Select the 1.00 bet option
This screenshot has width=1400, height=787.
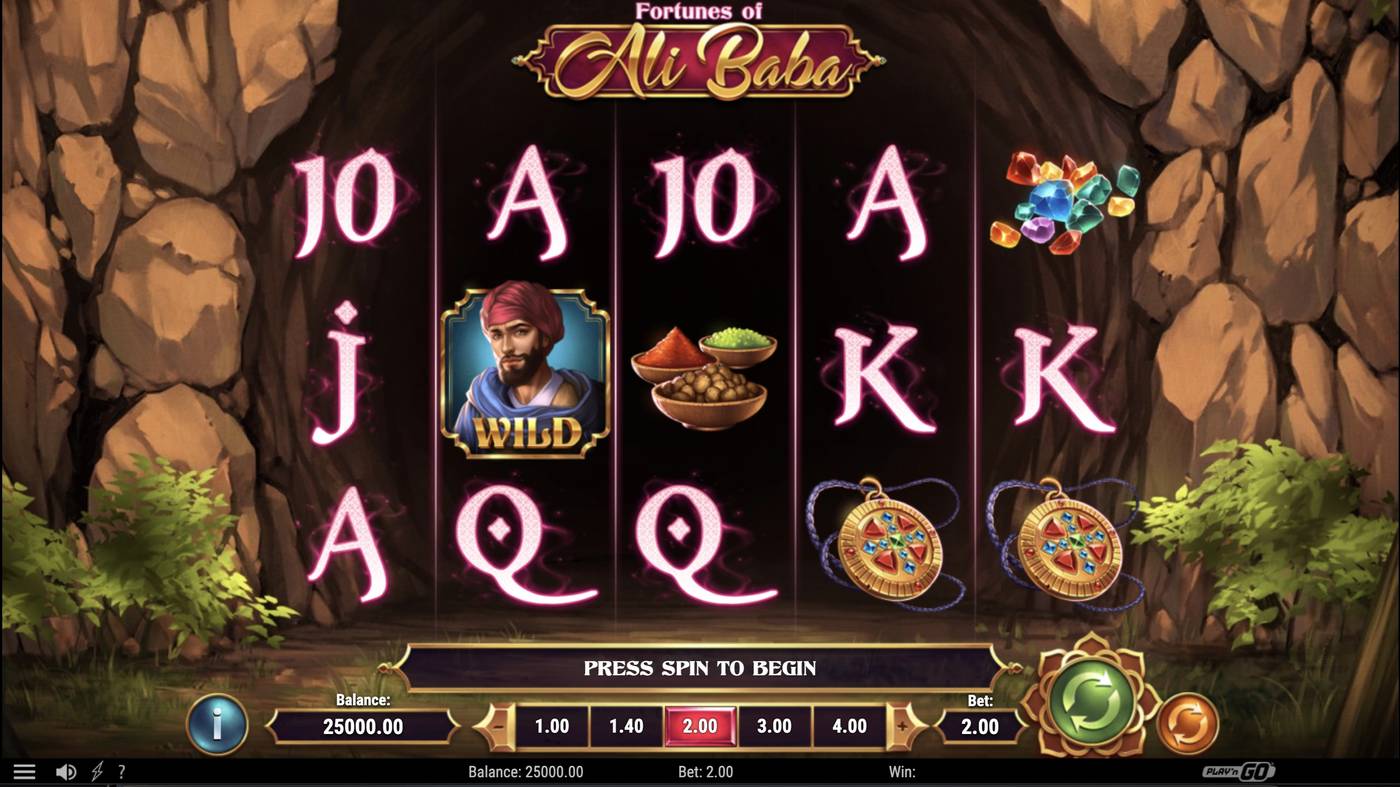(x=550, y=726)
